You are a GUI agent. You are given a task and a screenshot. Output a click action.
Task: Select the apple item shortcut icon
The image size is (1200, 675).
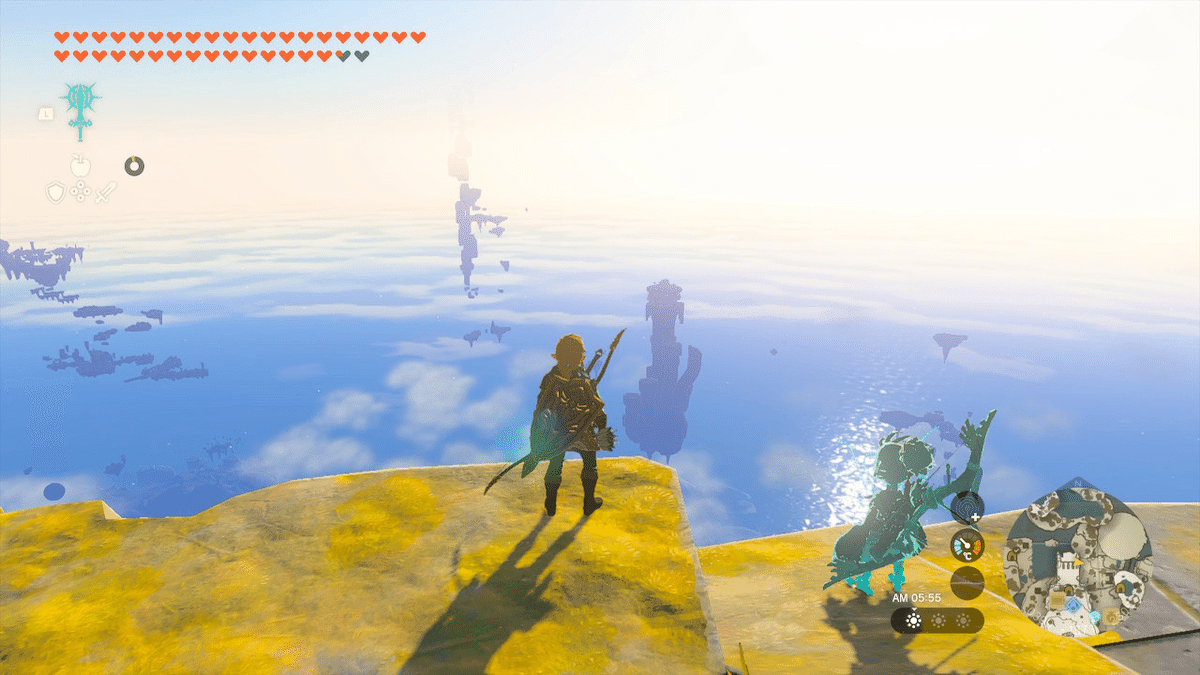coord(80,165)
